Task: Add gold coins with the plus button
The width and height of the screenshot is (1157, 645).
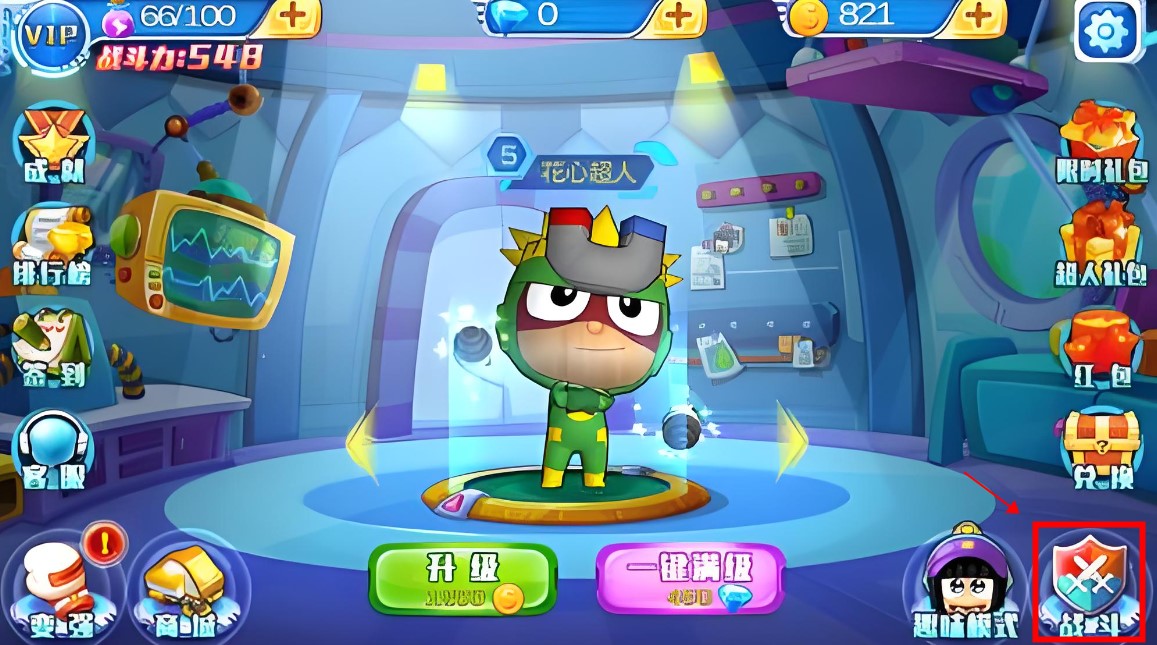Action: (977, 17)
